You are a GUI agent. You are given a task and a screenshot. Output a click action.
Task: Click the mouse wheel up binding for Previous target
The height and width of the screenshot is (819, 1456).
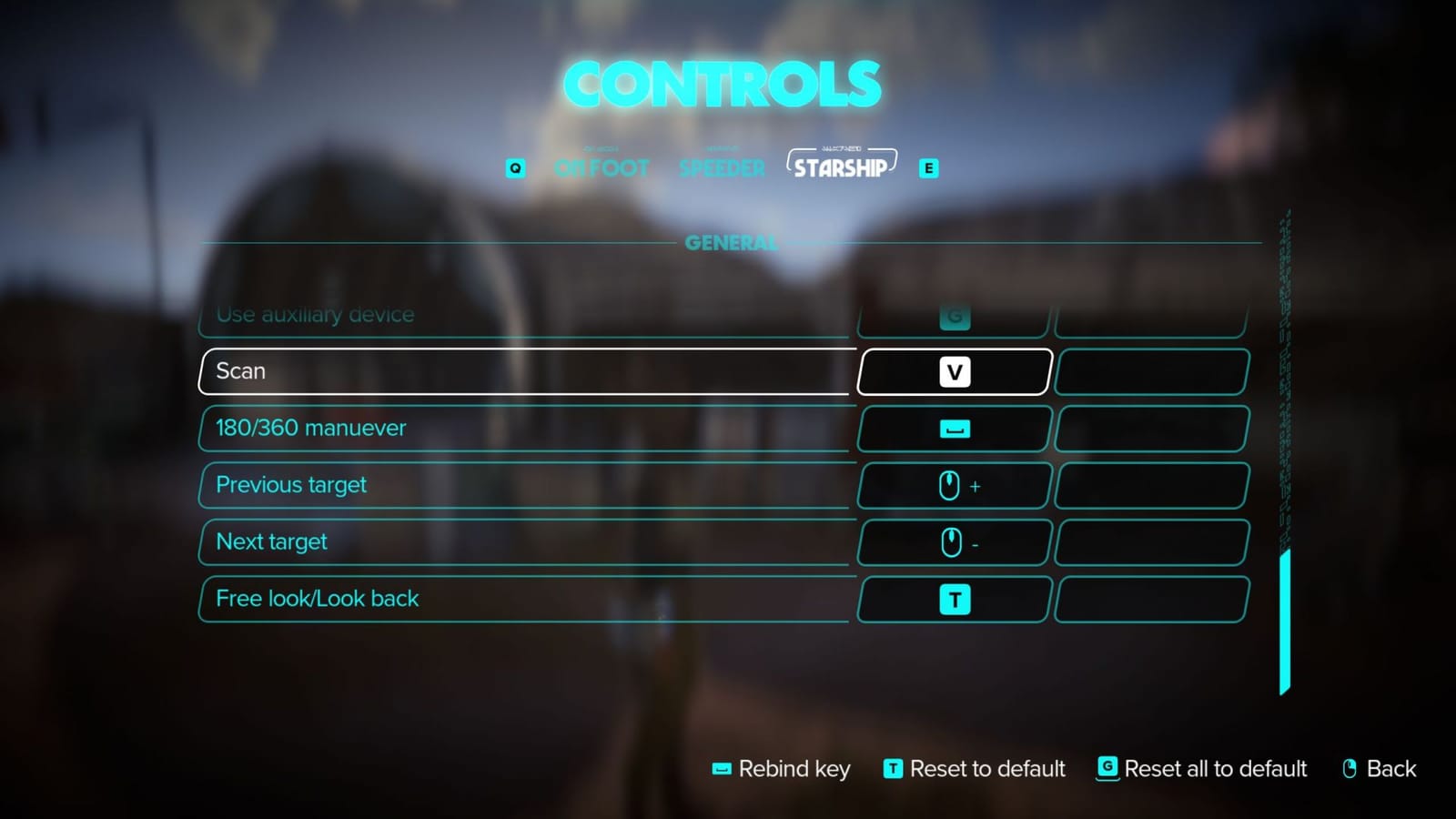pos(953,485)
